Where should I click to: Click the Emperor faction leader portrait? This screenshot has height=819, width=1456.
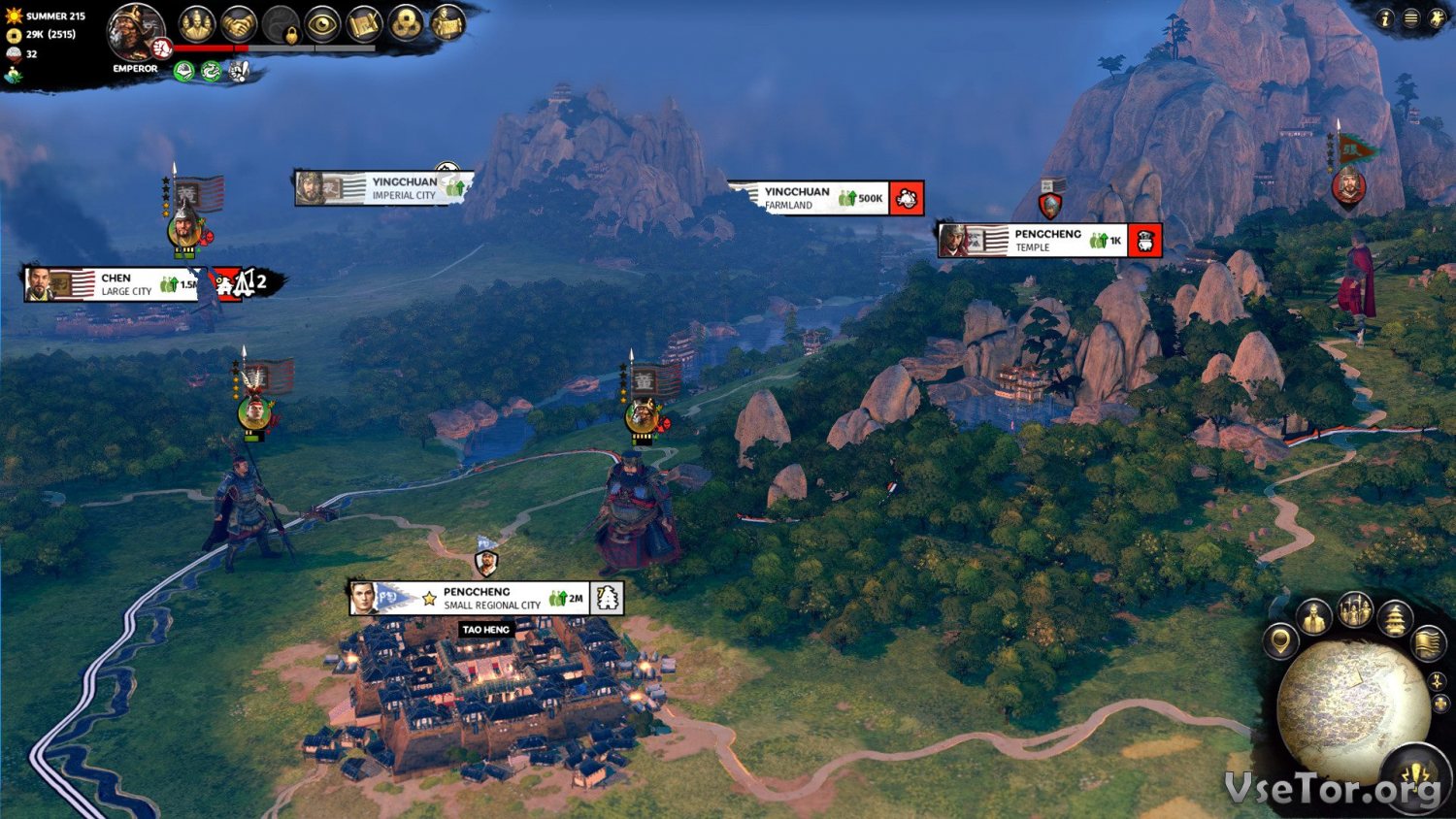point(135,31)
